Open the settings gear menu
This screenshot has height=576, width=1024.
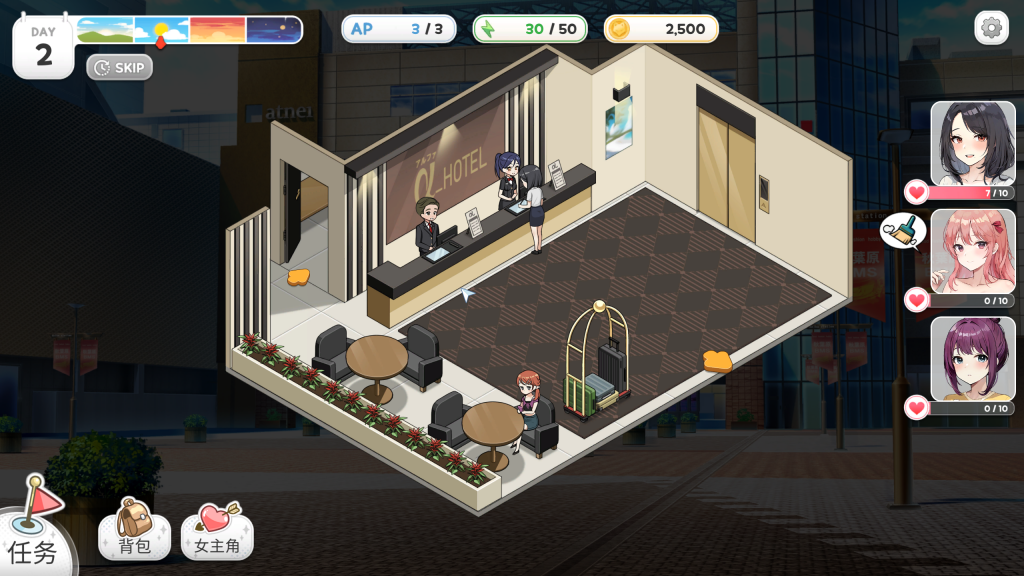pyautogui.click(x=991, y=28)
